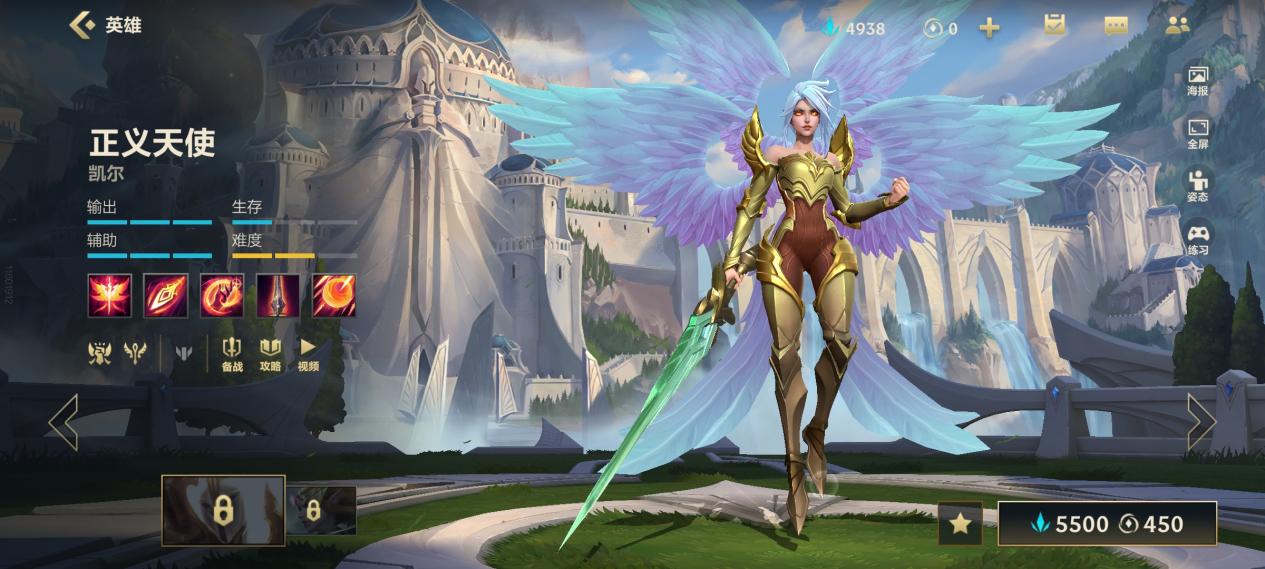Show the next champion with right arrow
Image resolution: width=1265 pixels, height=569 pixels.
(1201, 422)
